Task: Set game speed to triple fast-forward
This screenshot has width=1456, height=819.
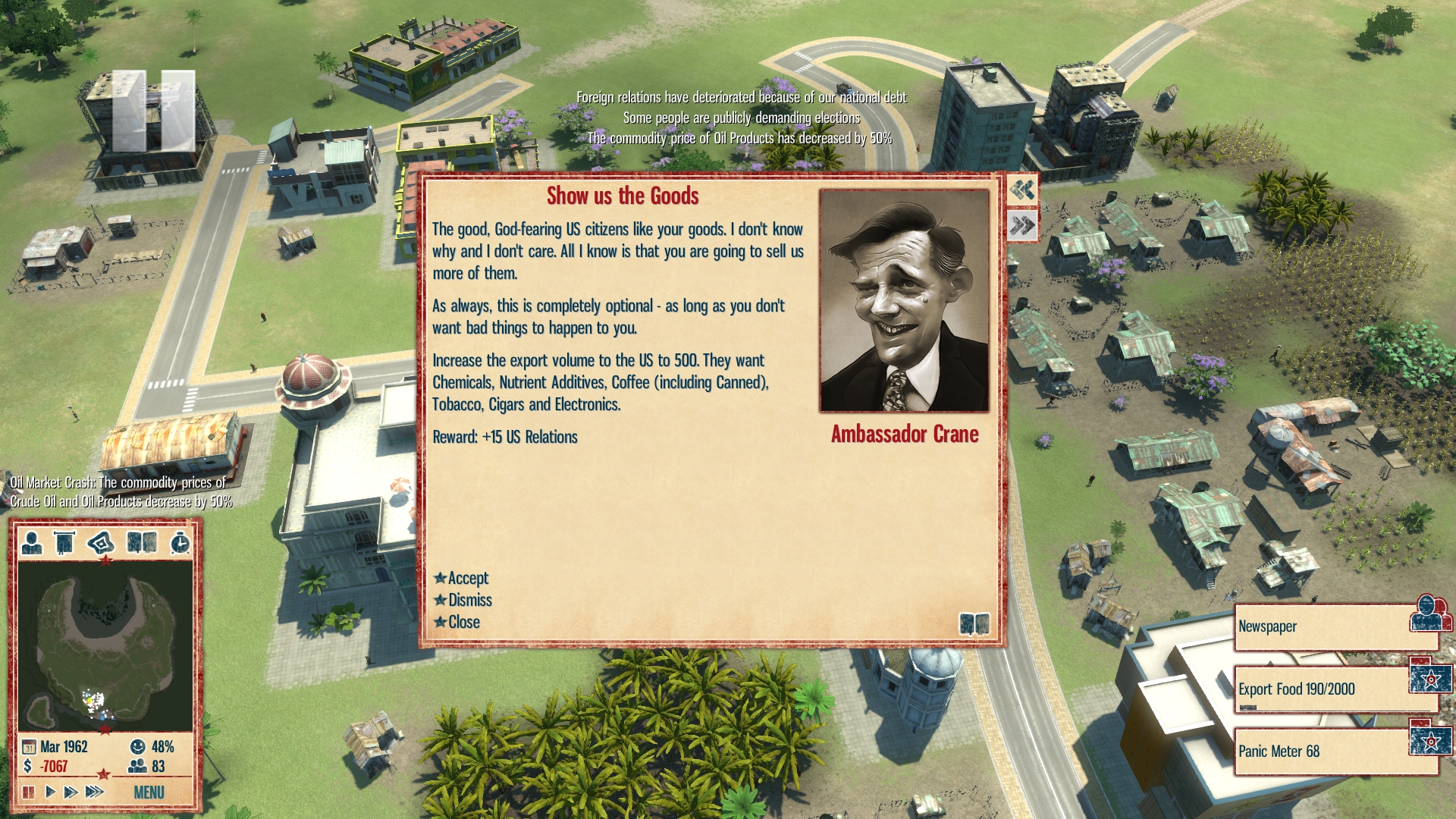Action: (x=95, y=792)
